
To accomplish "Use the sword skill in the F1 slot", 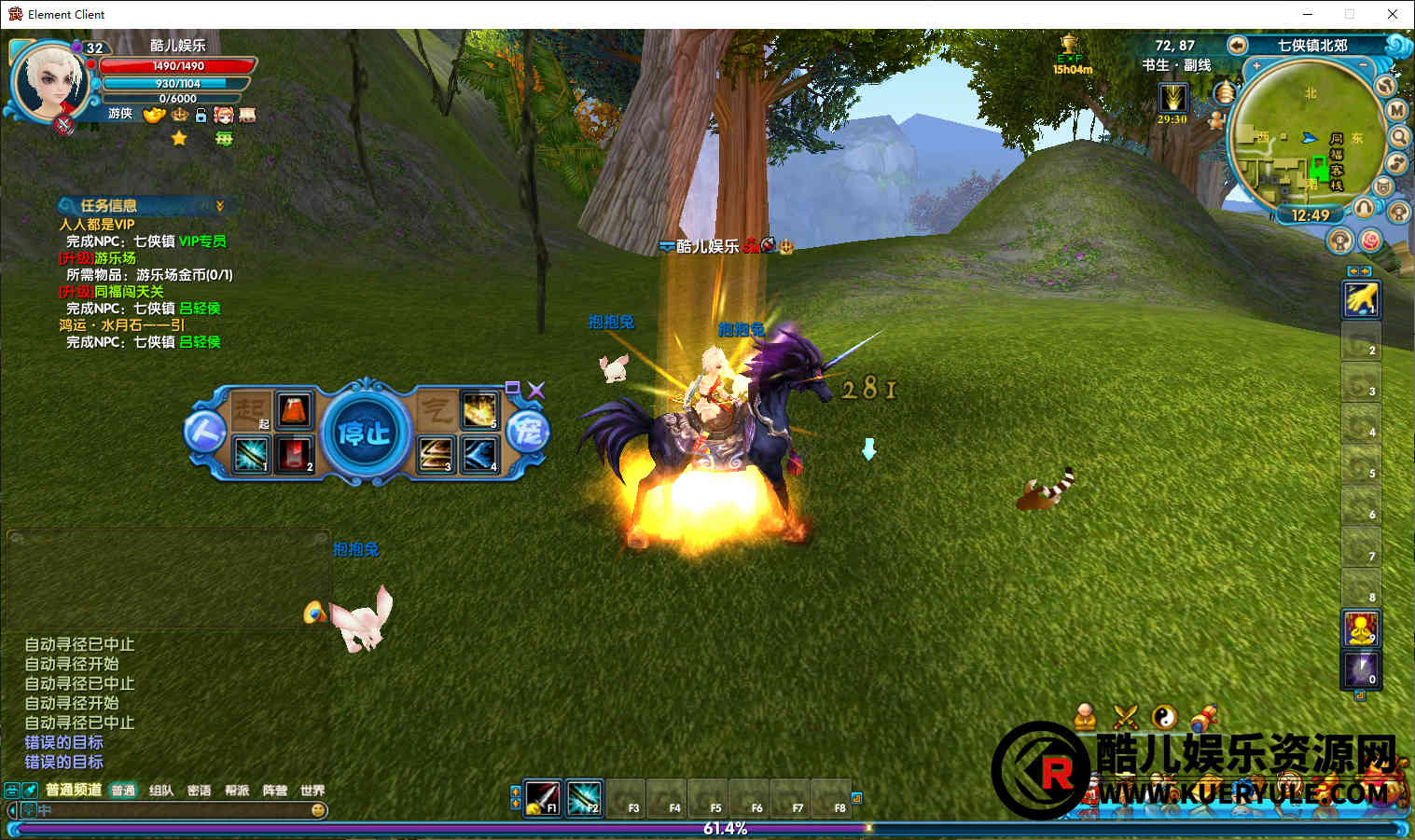I will point(542,796).
